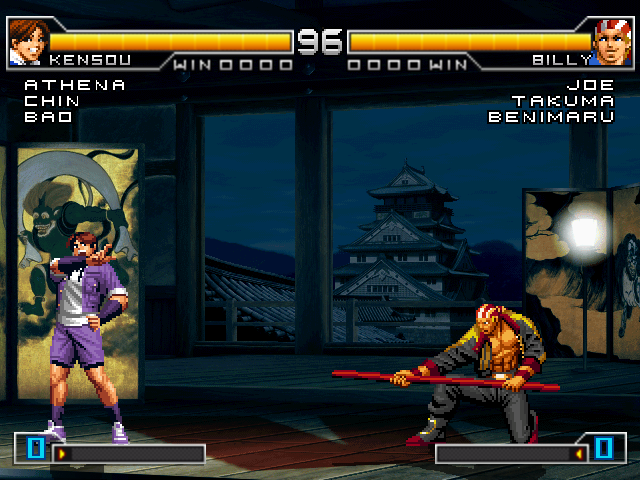This screenshot has width=640, height=480.
Task: Select Athena in the team roster
Action: (75, 85)
